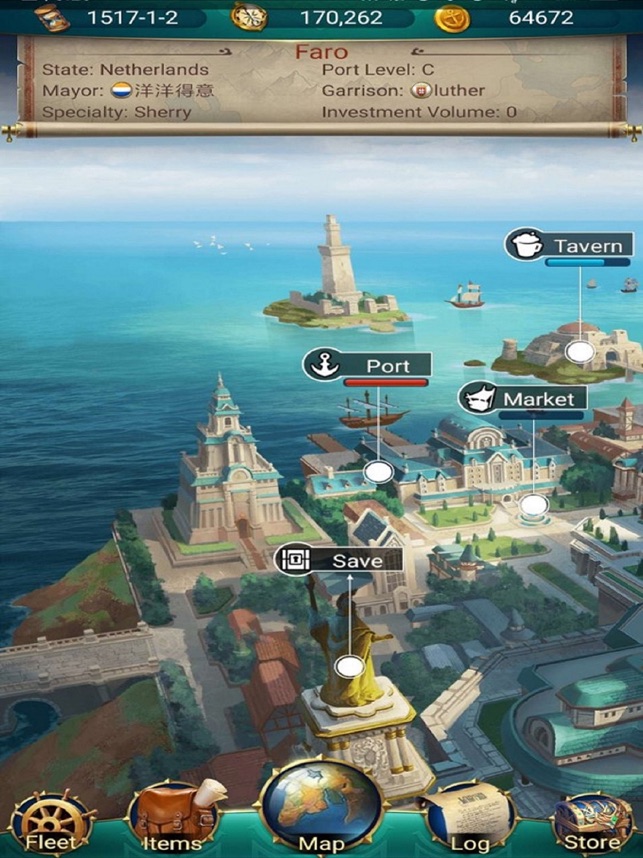Select the Save location label
This screenshot has height=858, width=643.
339,561
